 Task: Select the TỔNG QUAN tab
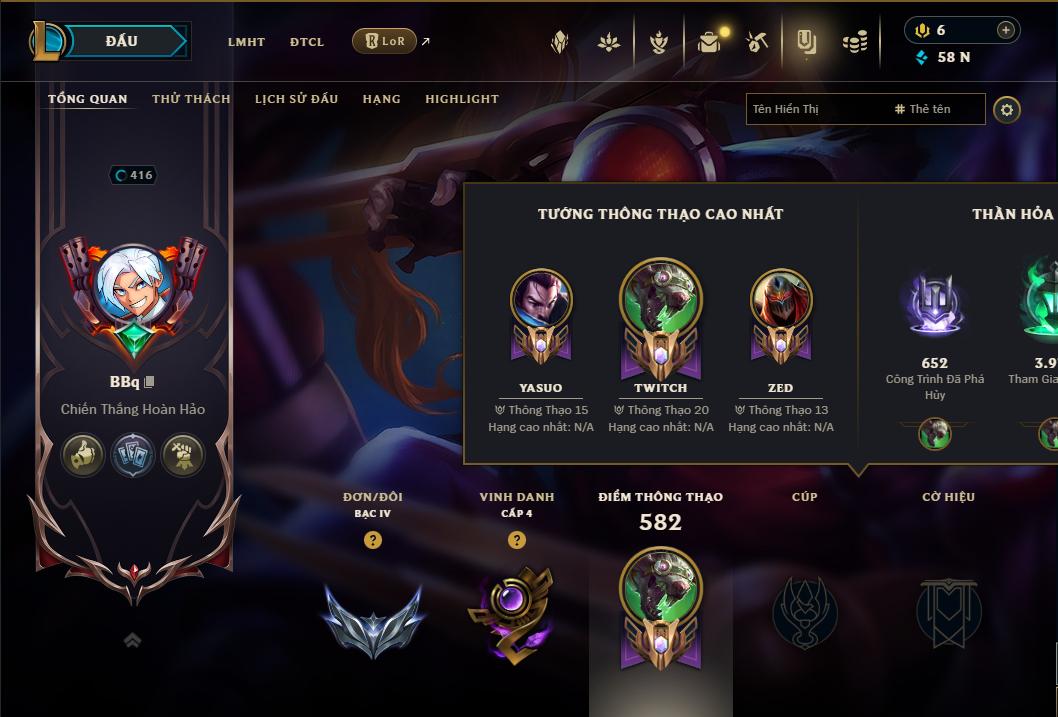88,99
